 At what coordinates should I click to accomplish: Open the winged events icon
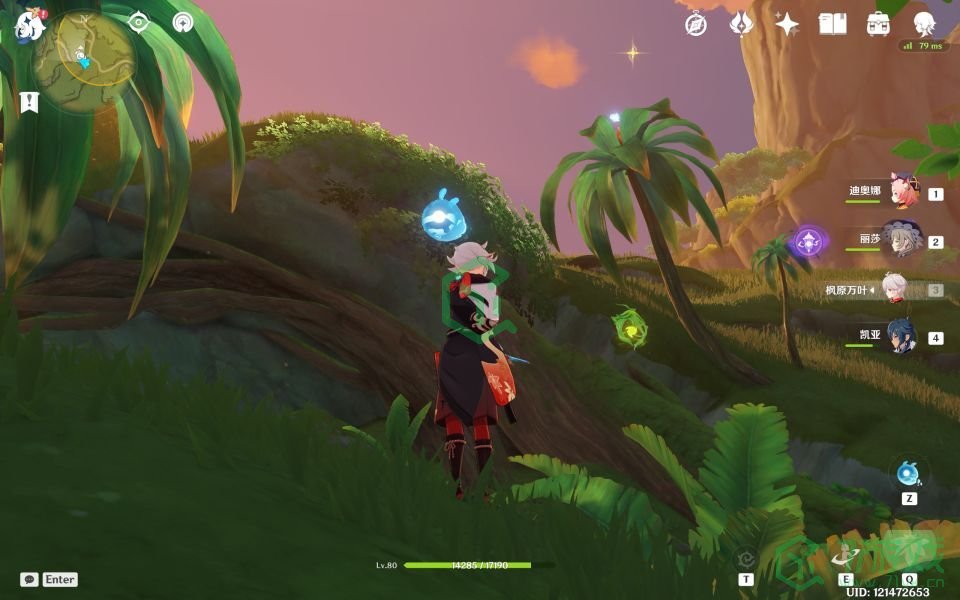(741, 24)
